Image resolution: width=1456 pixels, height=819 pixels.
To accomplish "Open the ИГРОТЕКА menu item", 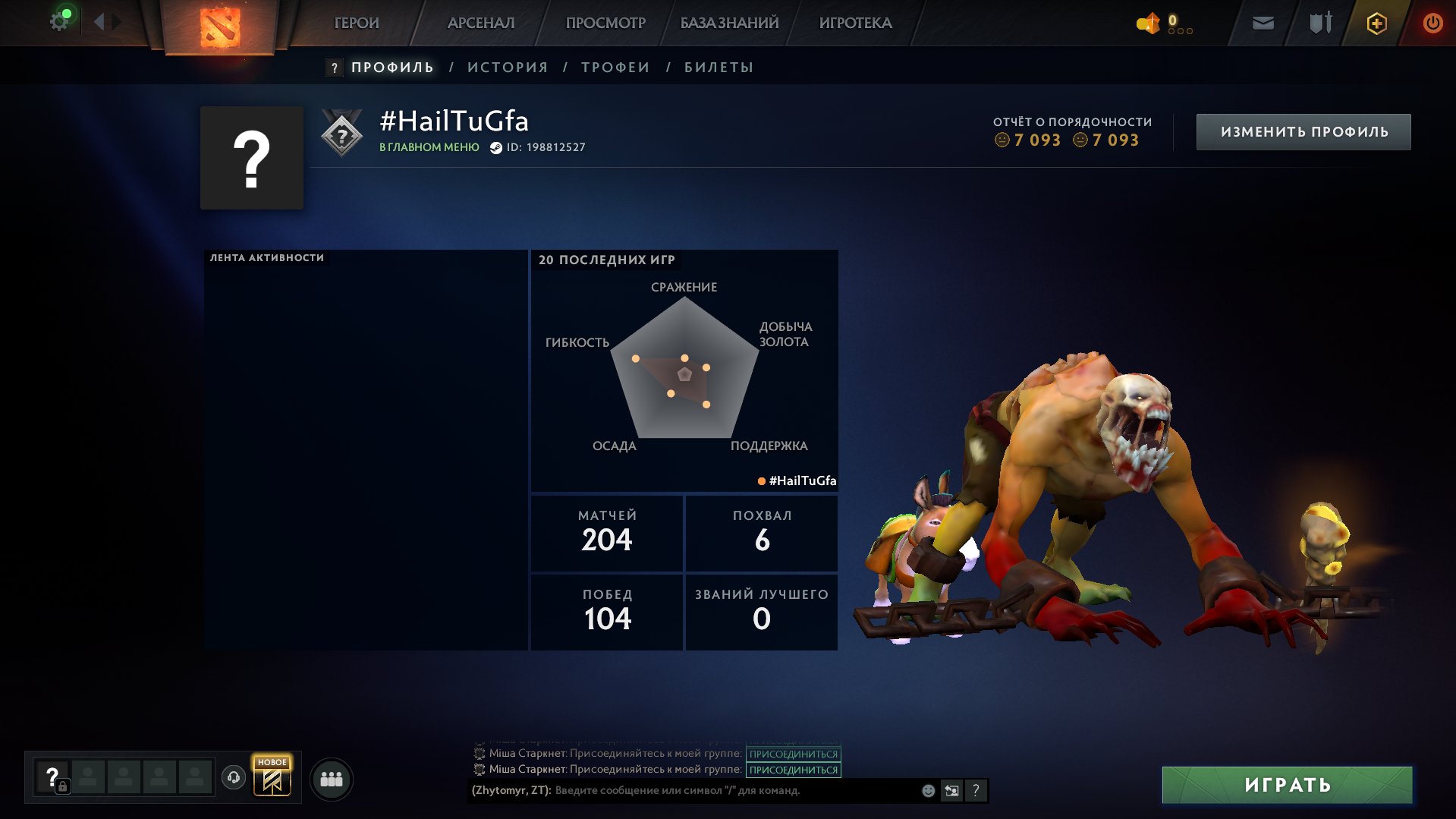I will [854, 23].
